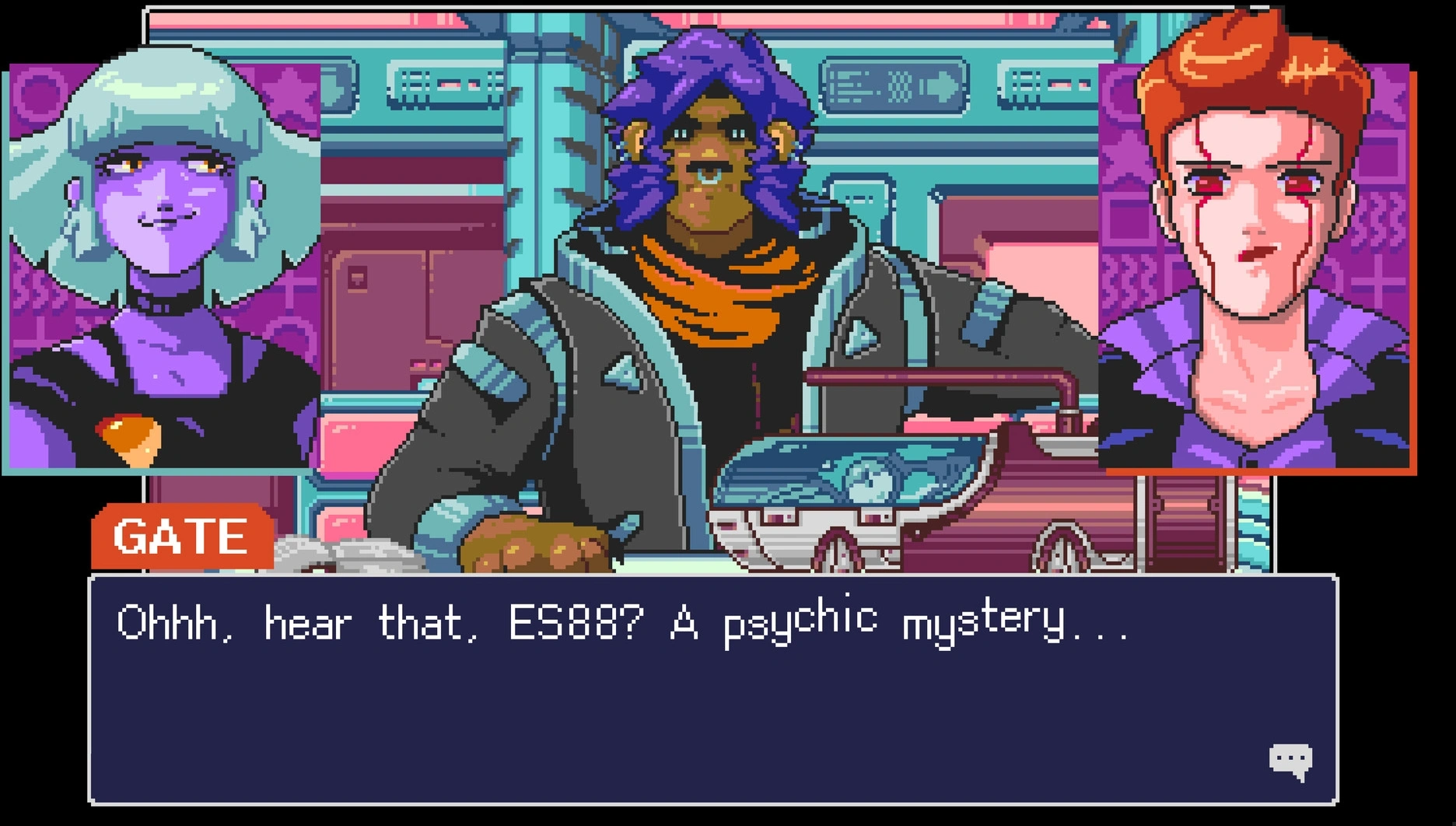1456x826 pixels.
Task: Advance dialogue with the speech bubble icon
Action: 1290,761
